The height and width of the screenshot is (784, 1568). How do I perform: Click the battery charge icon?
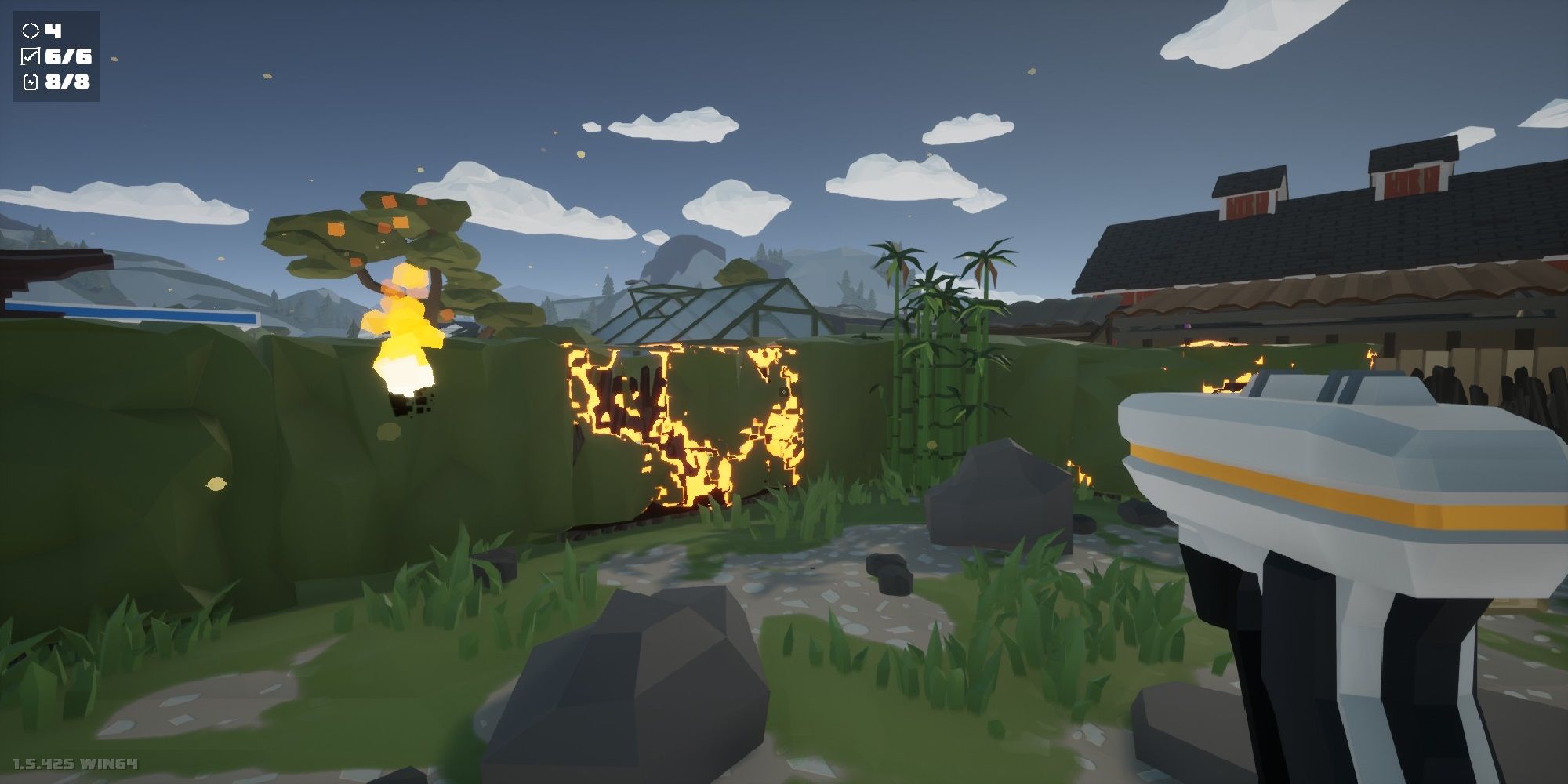[31, 82]
